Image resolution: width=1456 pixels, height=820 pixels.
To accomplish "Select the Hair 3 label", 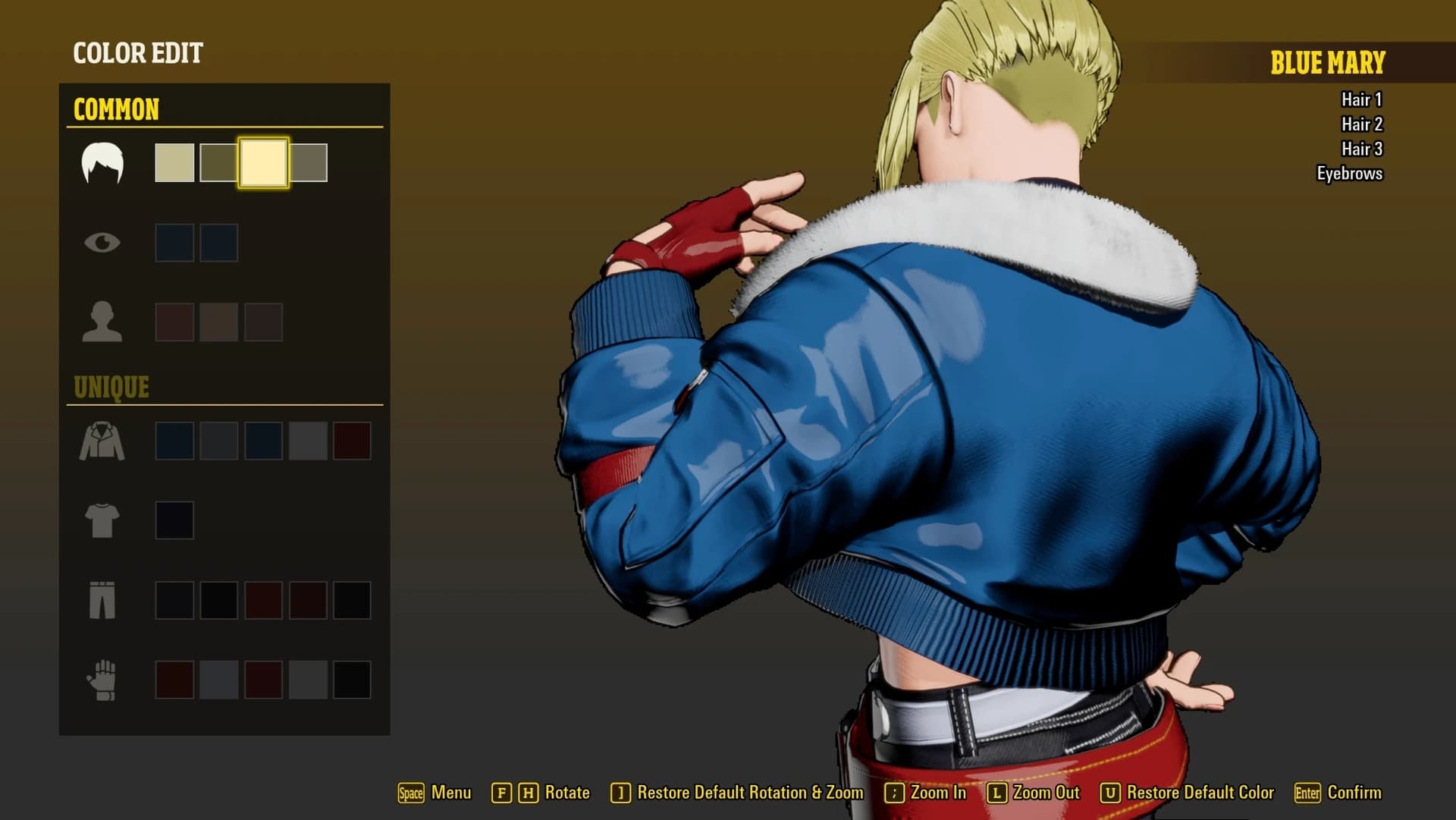I will click(x=1361, y=149).
